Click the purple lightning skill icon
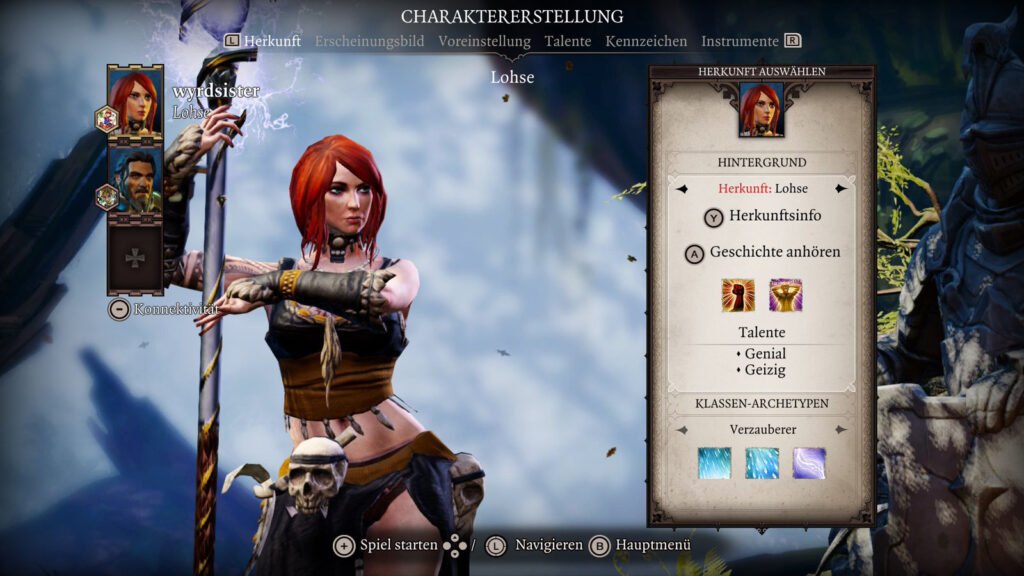1024x576 pixels. [809, 463]
